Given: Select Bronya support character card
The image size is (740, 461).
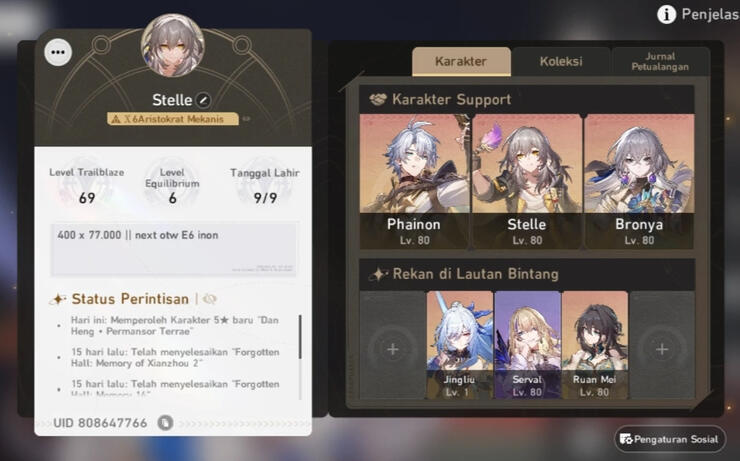Looking at the screenshot, I should 638,181.
